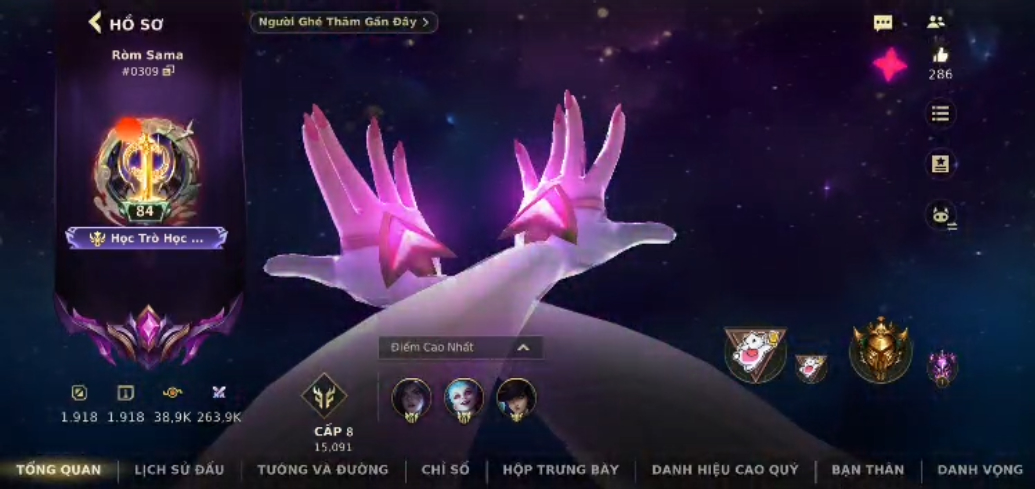The image size is (1035, 489).
Task: View the Danh Vọng tab
Action: (980, 469)
